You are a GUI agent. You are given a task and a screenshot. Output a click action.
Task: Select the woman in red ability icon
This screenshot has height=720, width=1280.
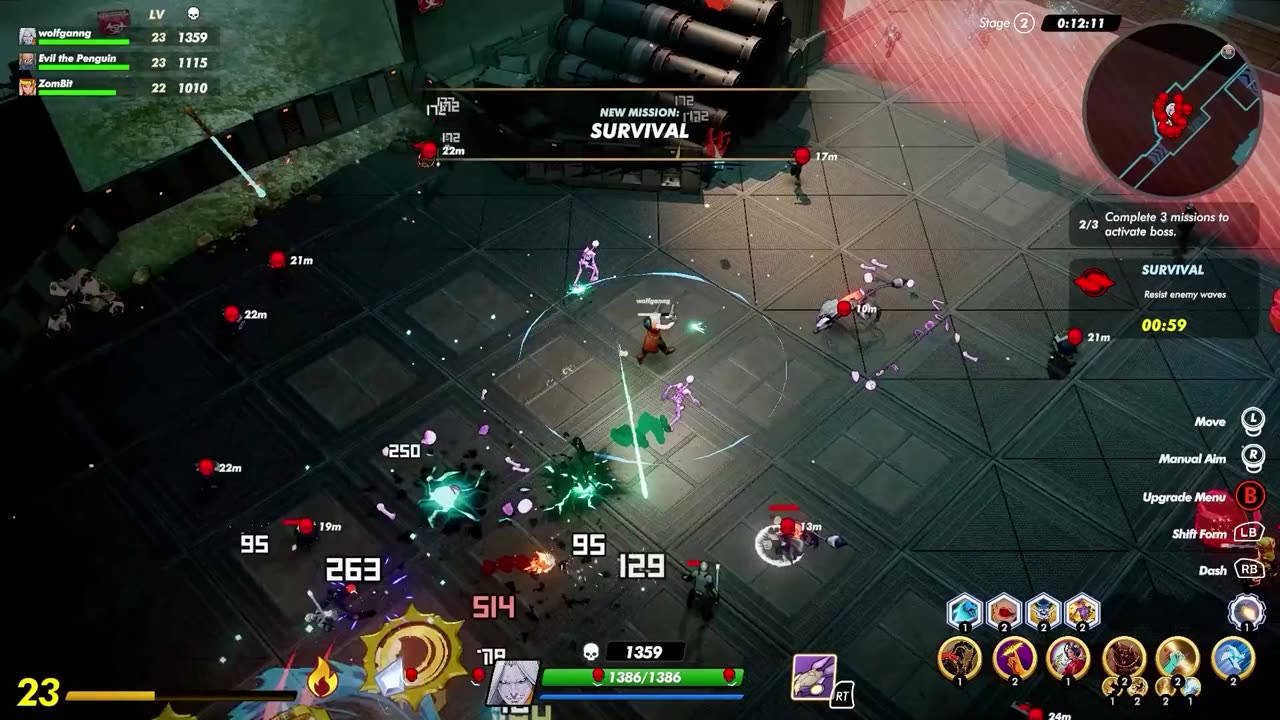(x=1068, y=658)
